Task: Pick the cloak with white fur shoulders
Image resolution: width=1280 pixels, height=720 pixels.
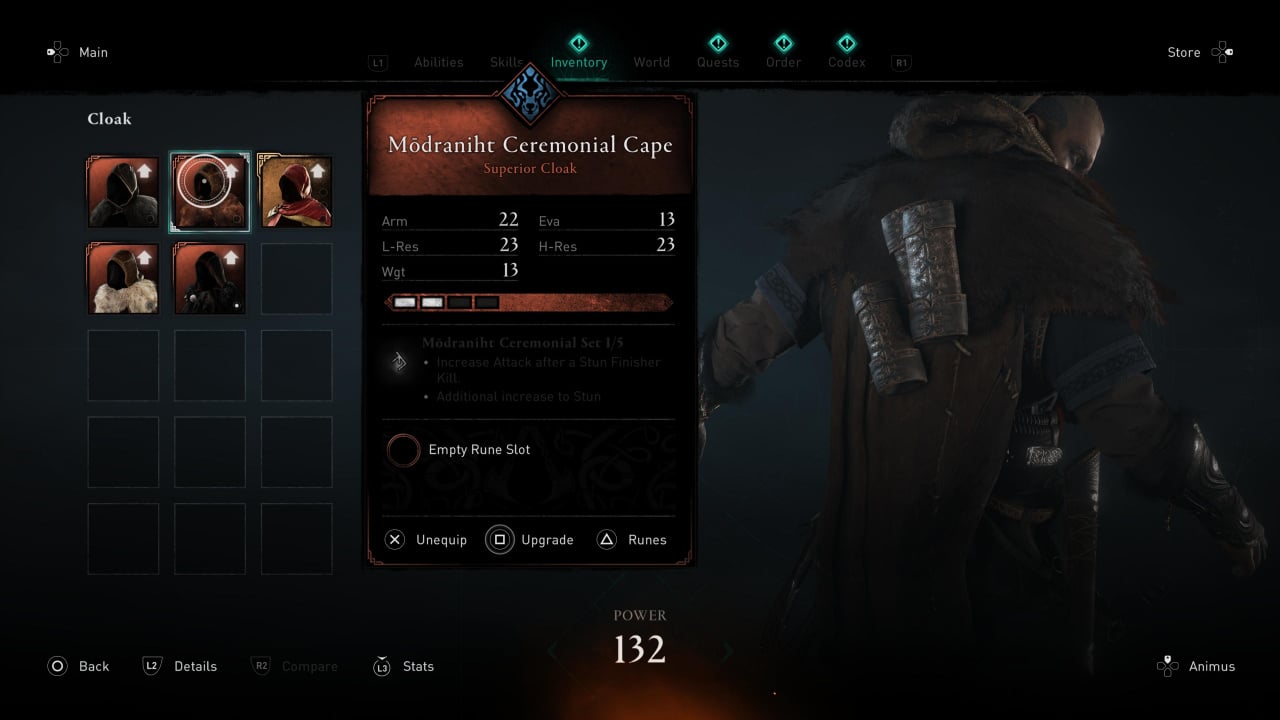Action: point(123,279)
